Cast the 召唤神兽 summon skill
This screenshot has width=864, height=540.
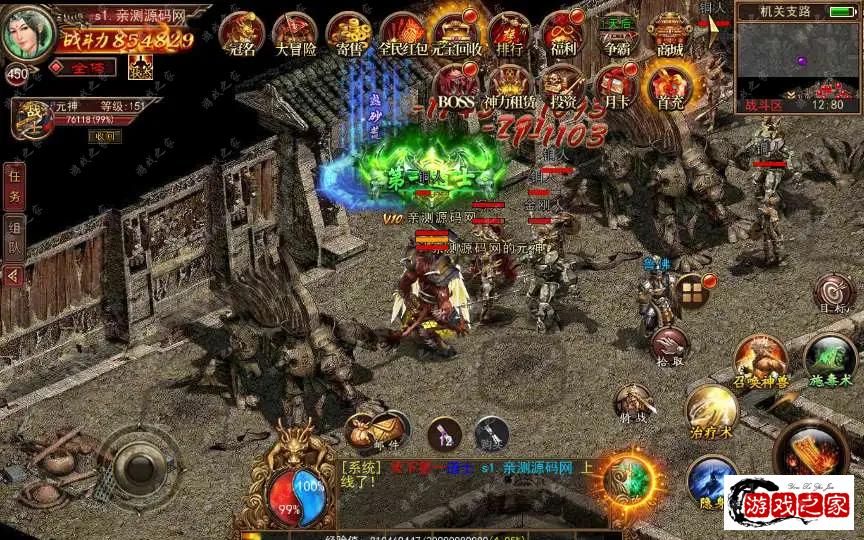760,361
